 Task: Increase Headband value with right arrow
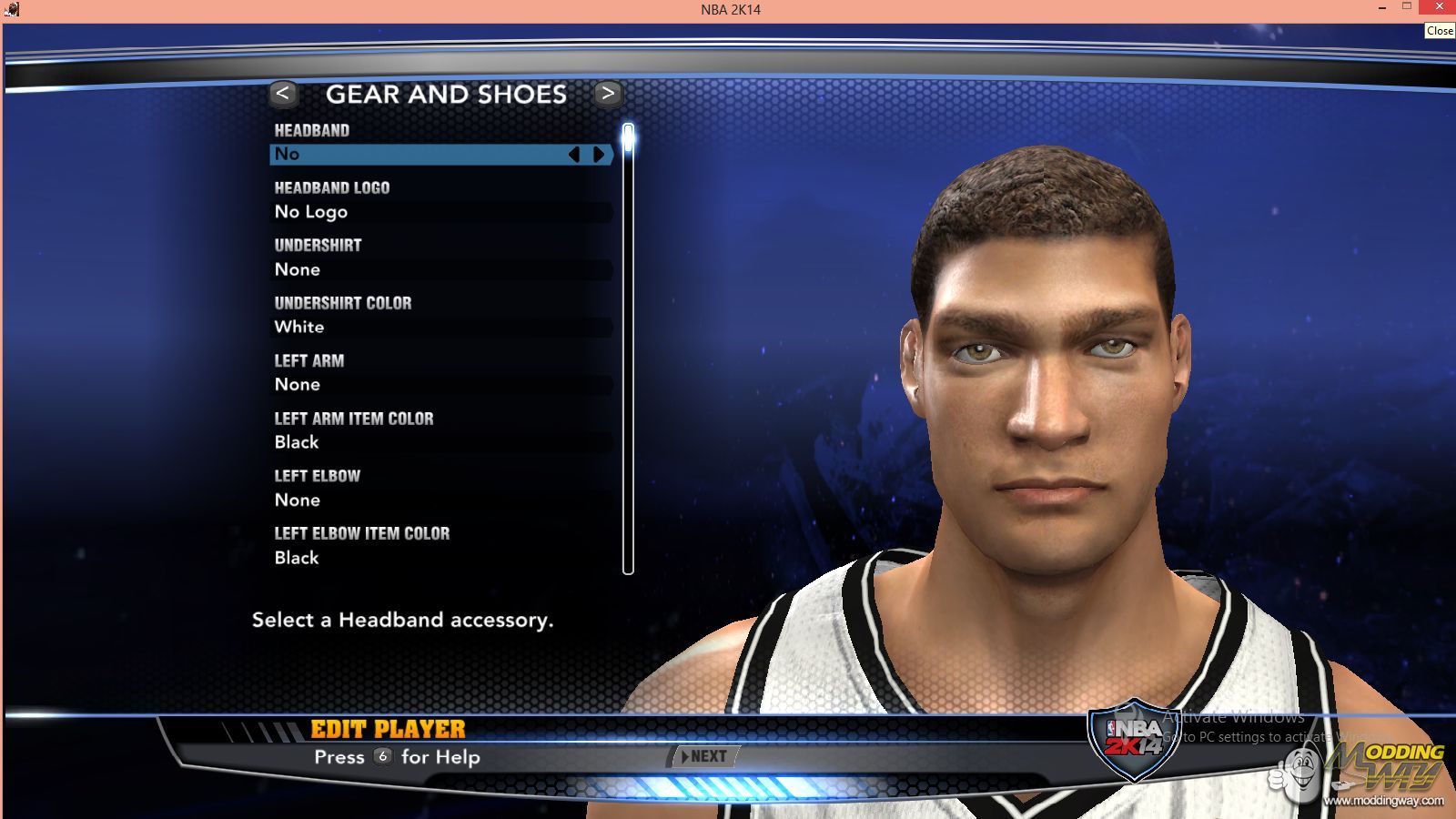(599, 155)
